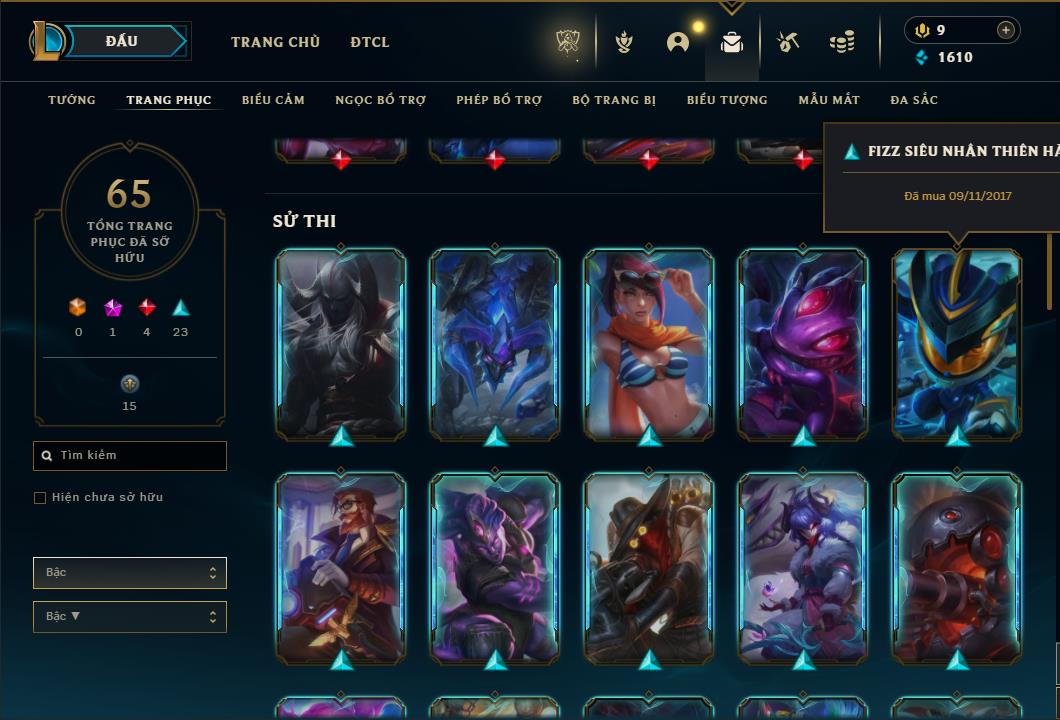Go to TRANG CHỦ home page
This screenshot has width=1060, height=720.
click(x=275, y=42)
